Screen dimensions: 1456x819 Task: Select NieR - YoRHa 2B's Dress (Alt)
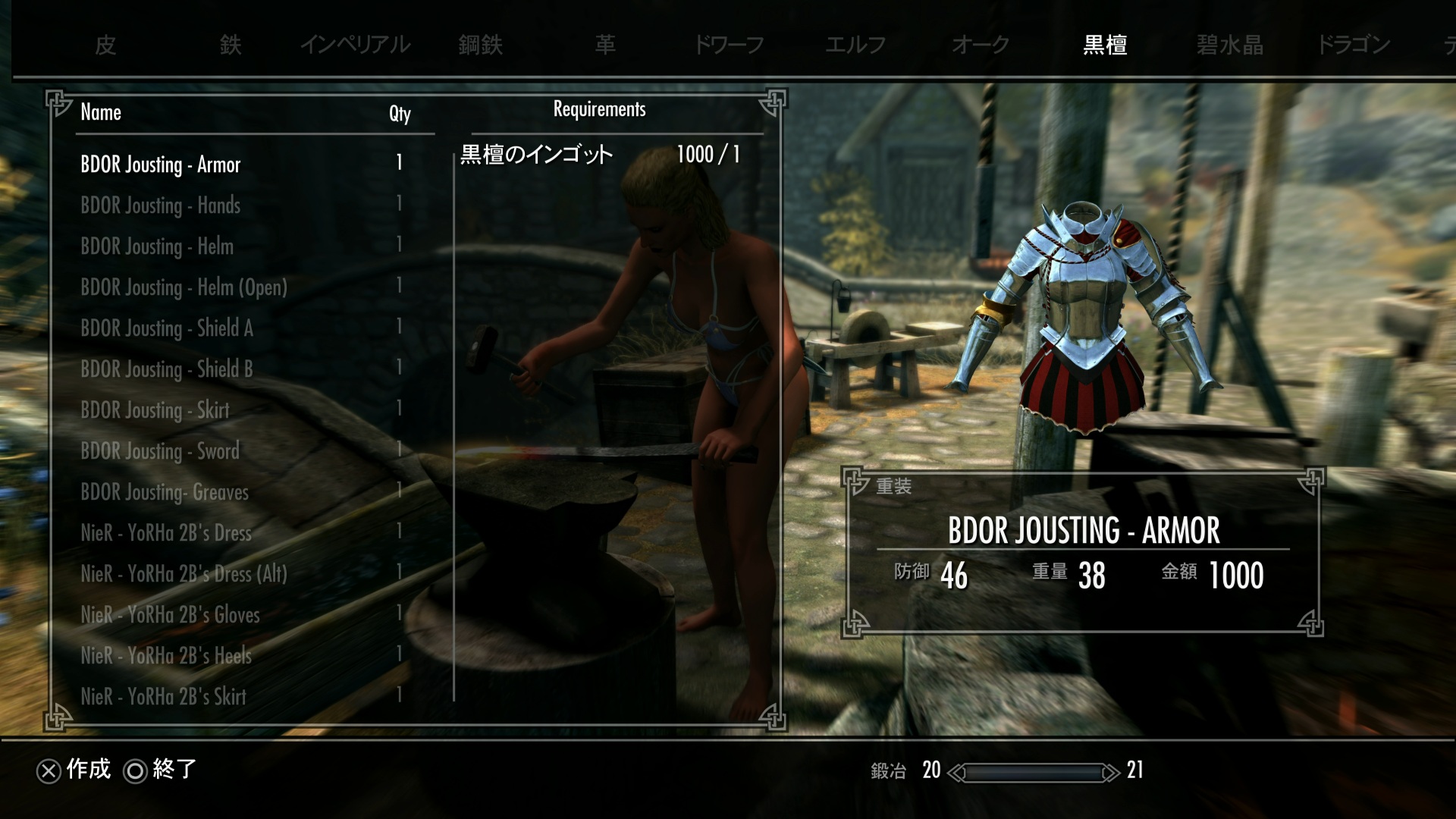pos(184,574)
